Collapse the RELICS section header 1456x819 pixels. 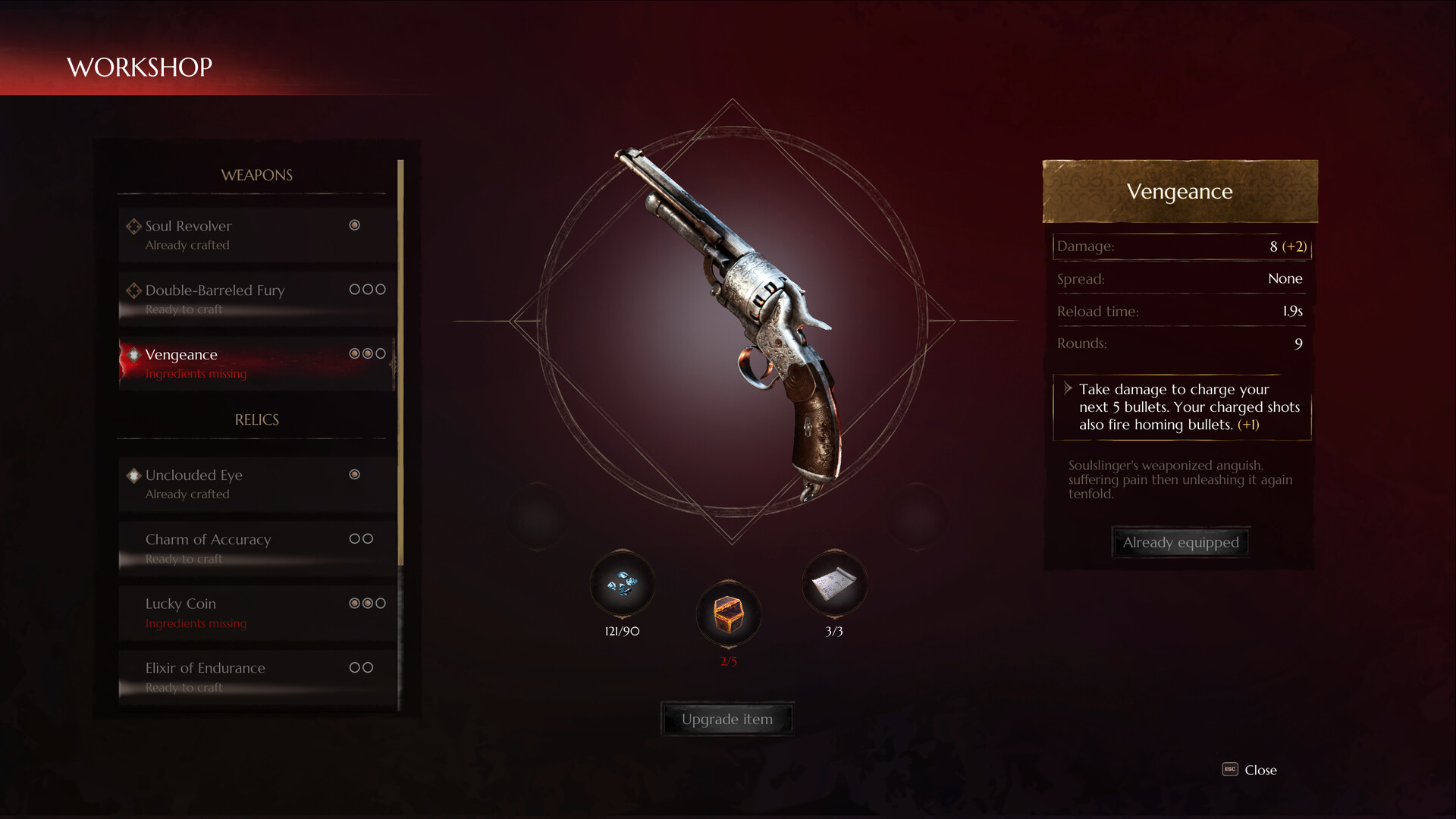click(256, 419)
